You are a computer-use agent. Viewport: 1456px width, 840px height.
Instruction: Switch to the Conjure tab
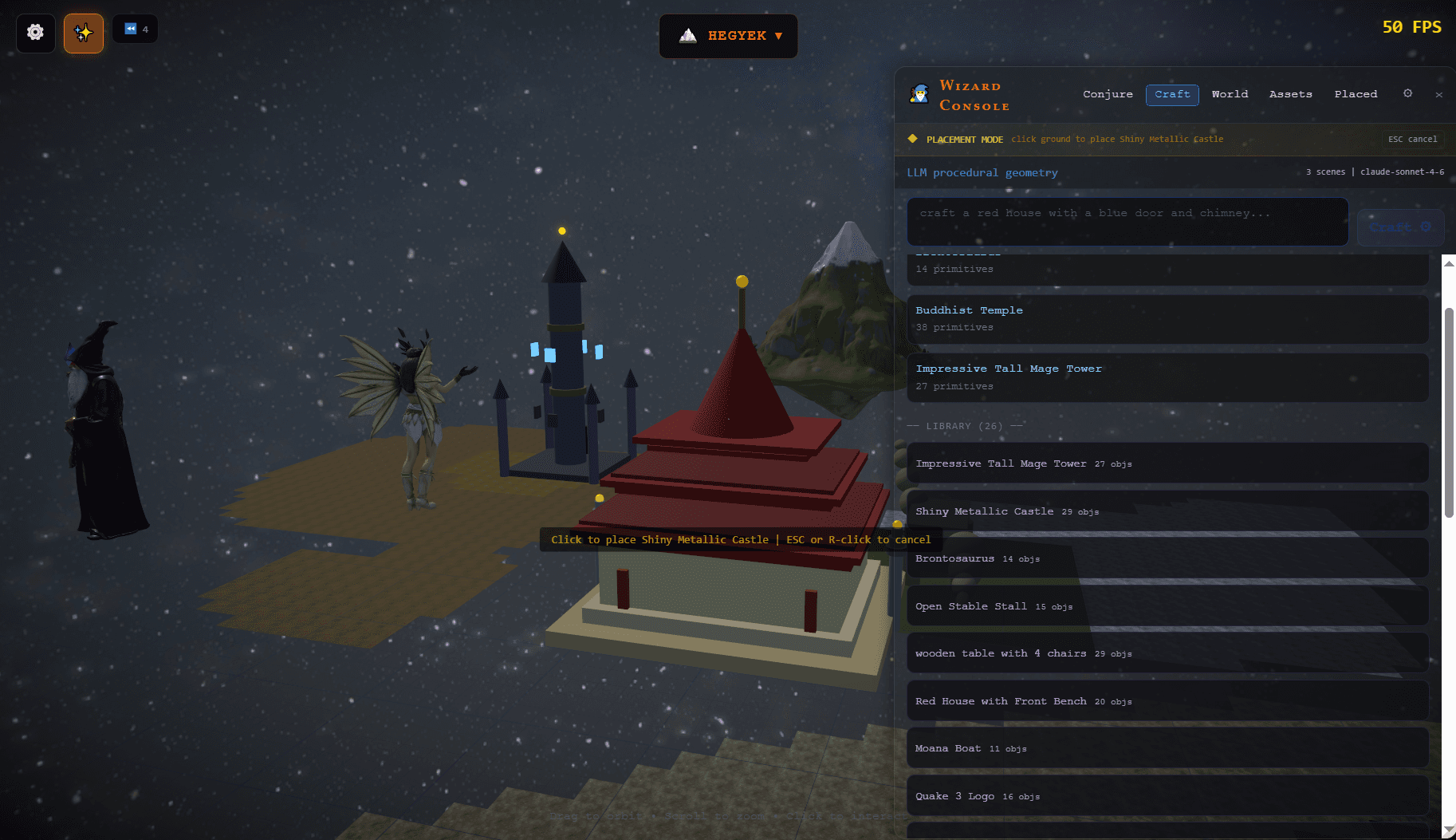pyautogui.click(x=1108, y=94)
